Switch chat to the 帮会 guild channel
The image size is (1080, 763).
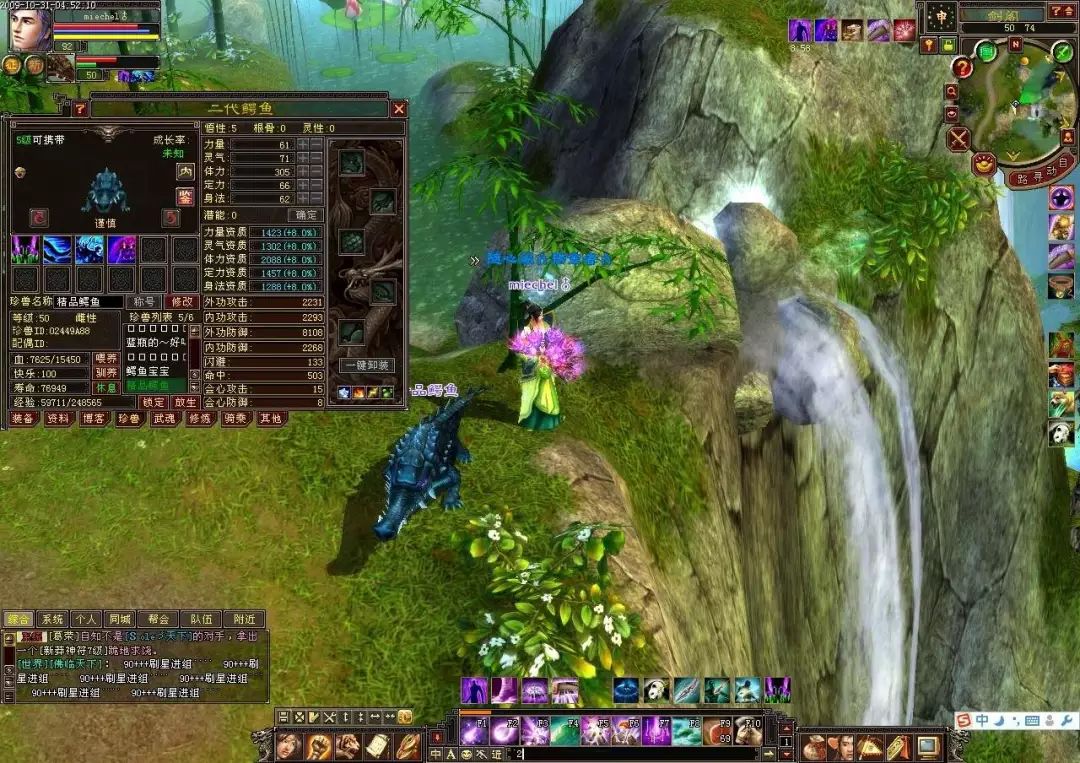point(159,619)
